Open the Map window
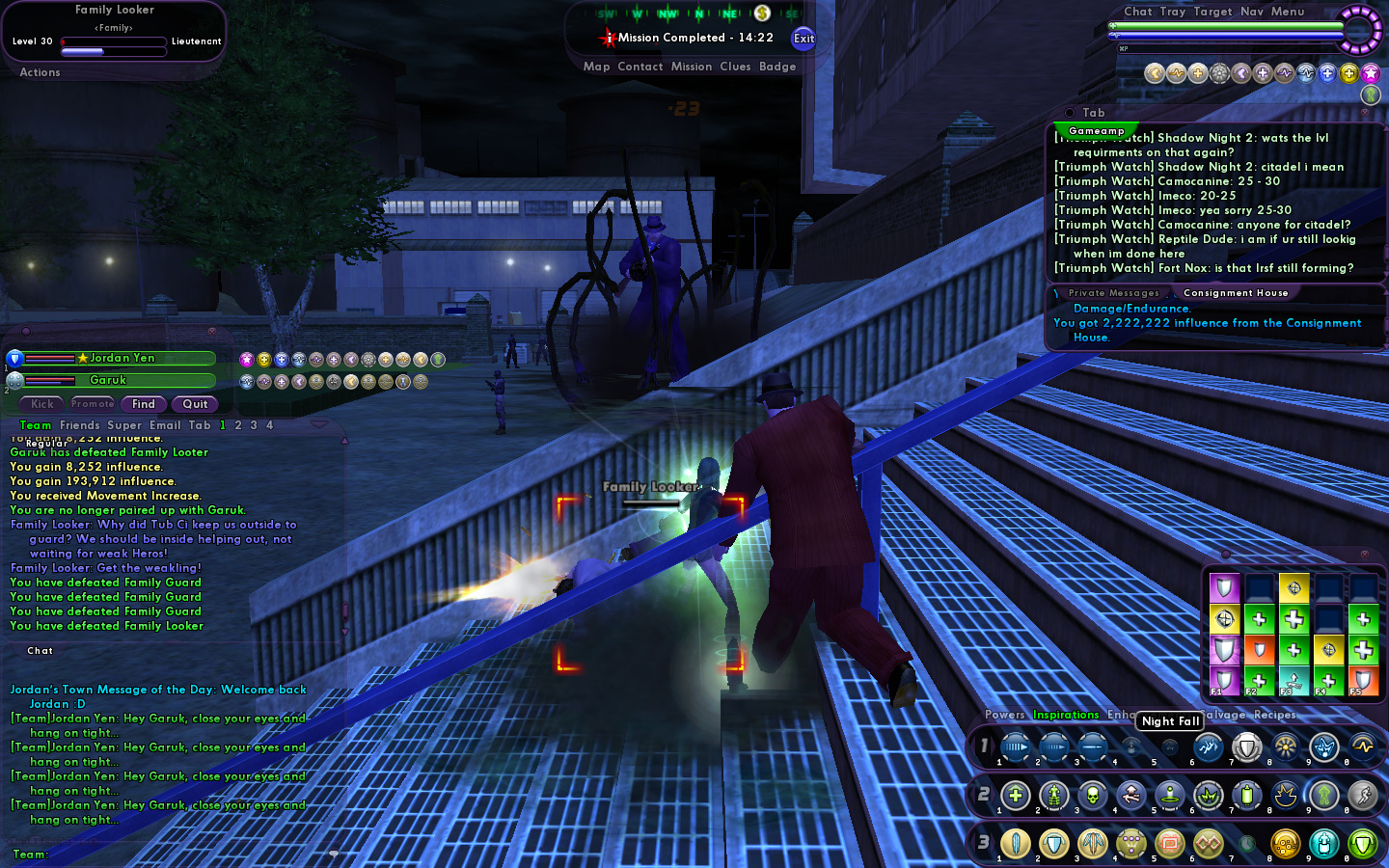The width and height of the screenshot is (1389, 868). coord(596,67)
